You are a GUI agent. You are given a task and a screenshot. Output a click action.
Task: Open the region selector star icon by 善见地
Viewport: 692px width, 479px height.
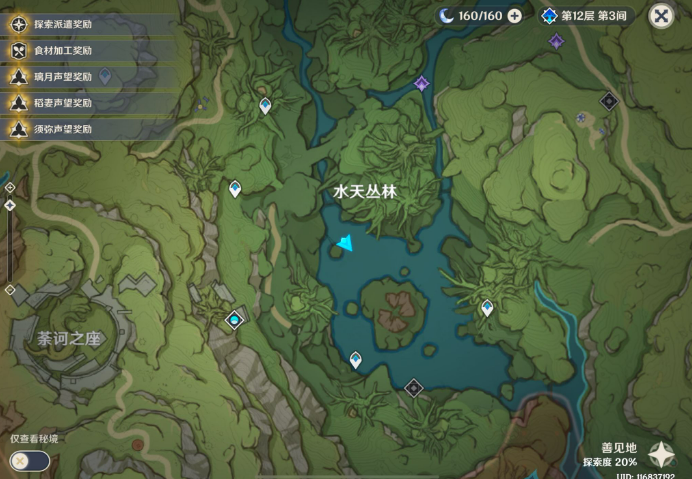pos(661,455)
